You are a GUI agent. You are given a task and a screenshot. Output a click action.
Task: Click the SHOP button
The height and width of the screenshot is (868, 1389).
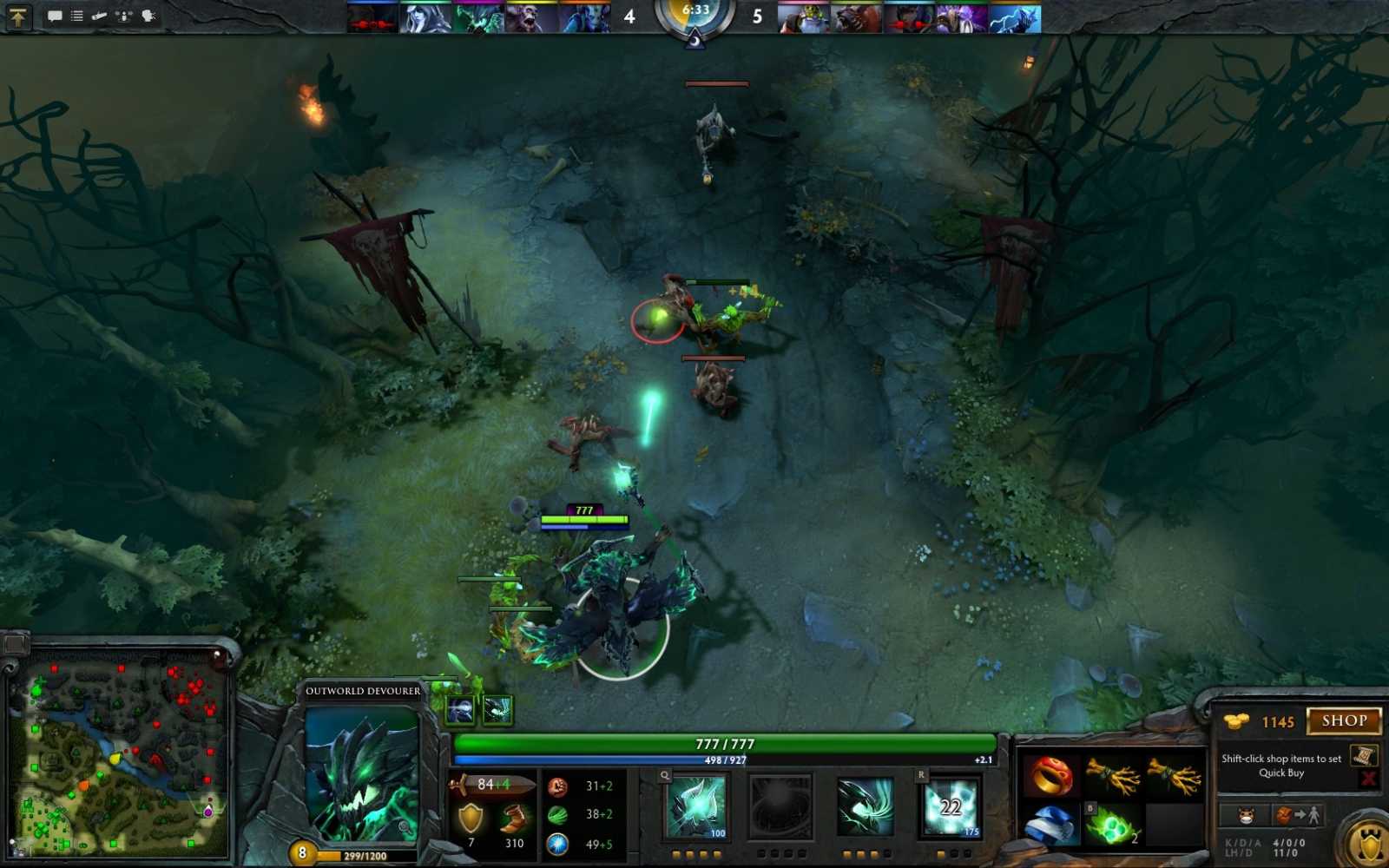1345,720
